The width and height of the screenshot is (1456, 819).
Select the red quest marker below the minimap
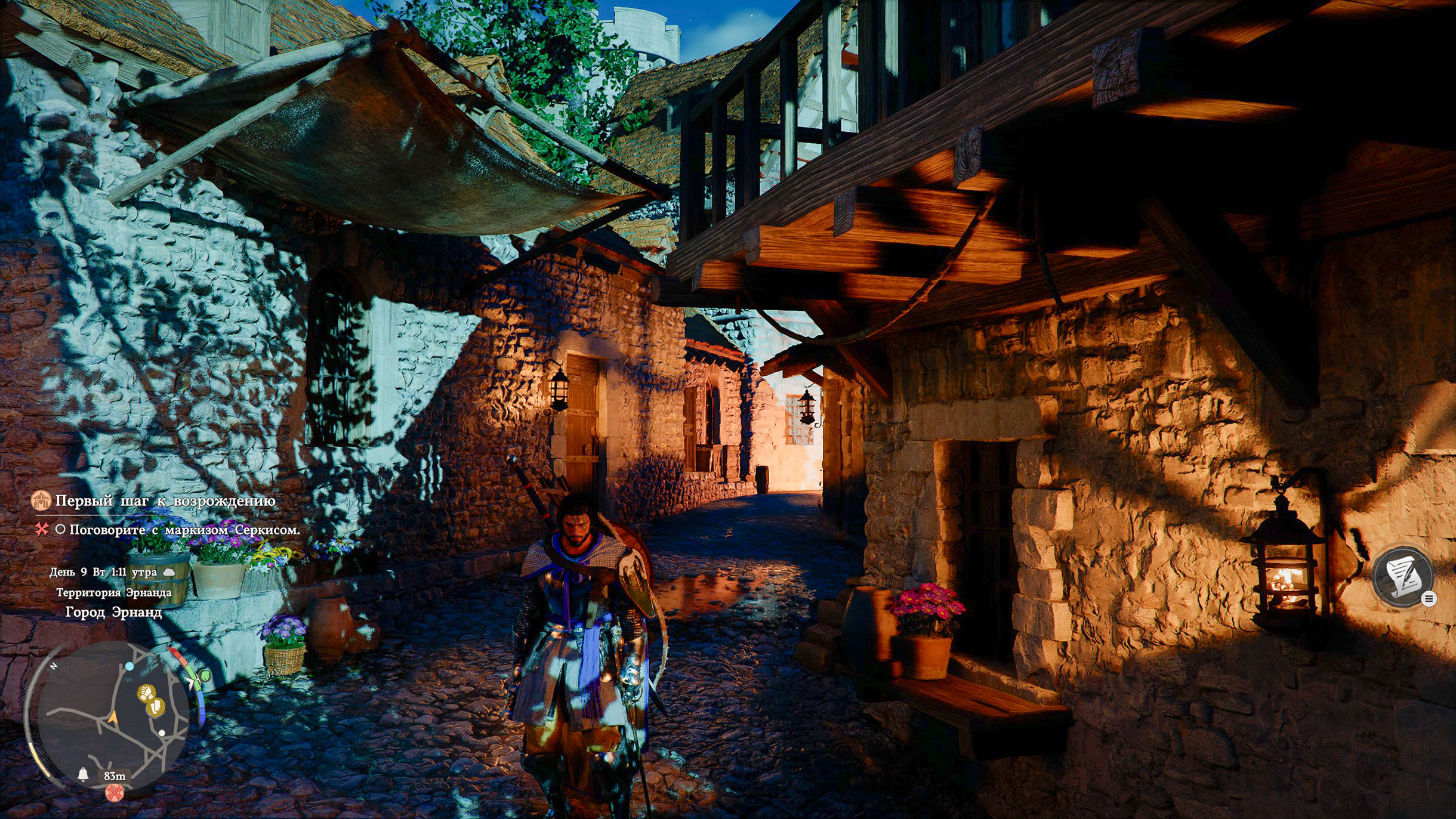coord(114,792)
